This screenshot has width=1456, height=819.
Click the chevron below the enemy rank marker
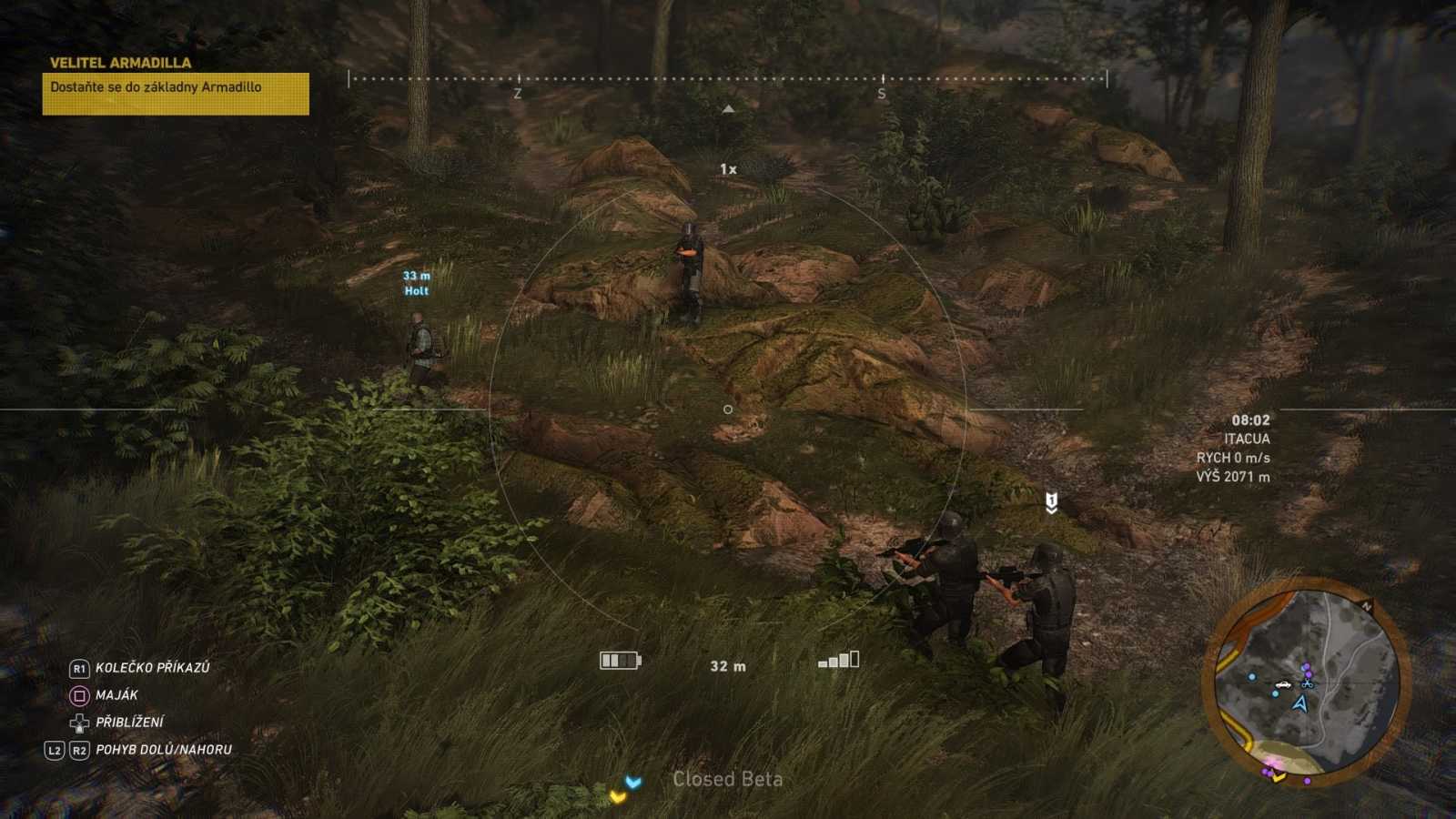point(1052,510)
